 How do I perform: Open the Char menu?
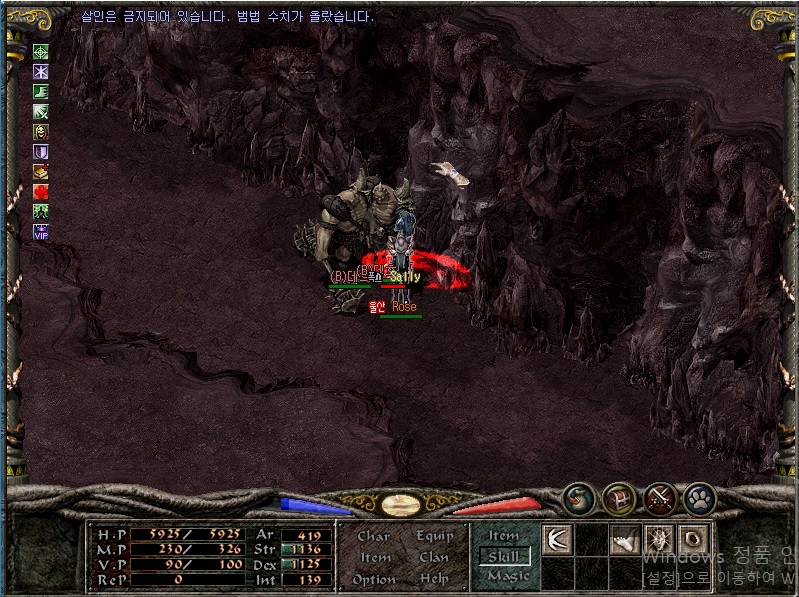373,536
